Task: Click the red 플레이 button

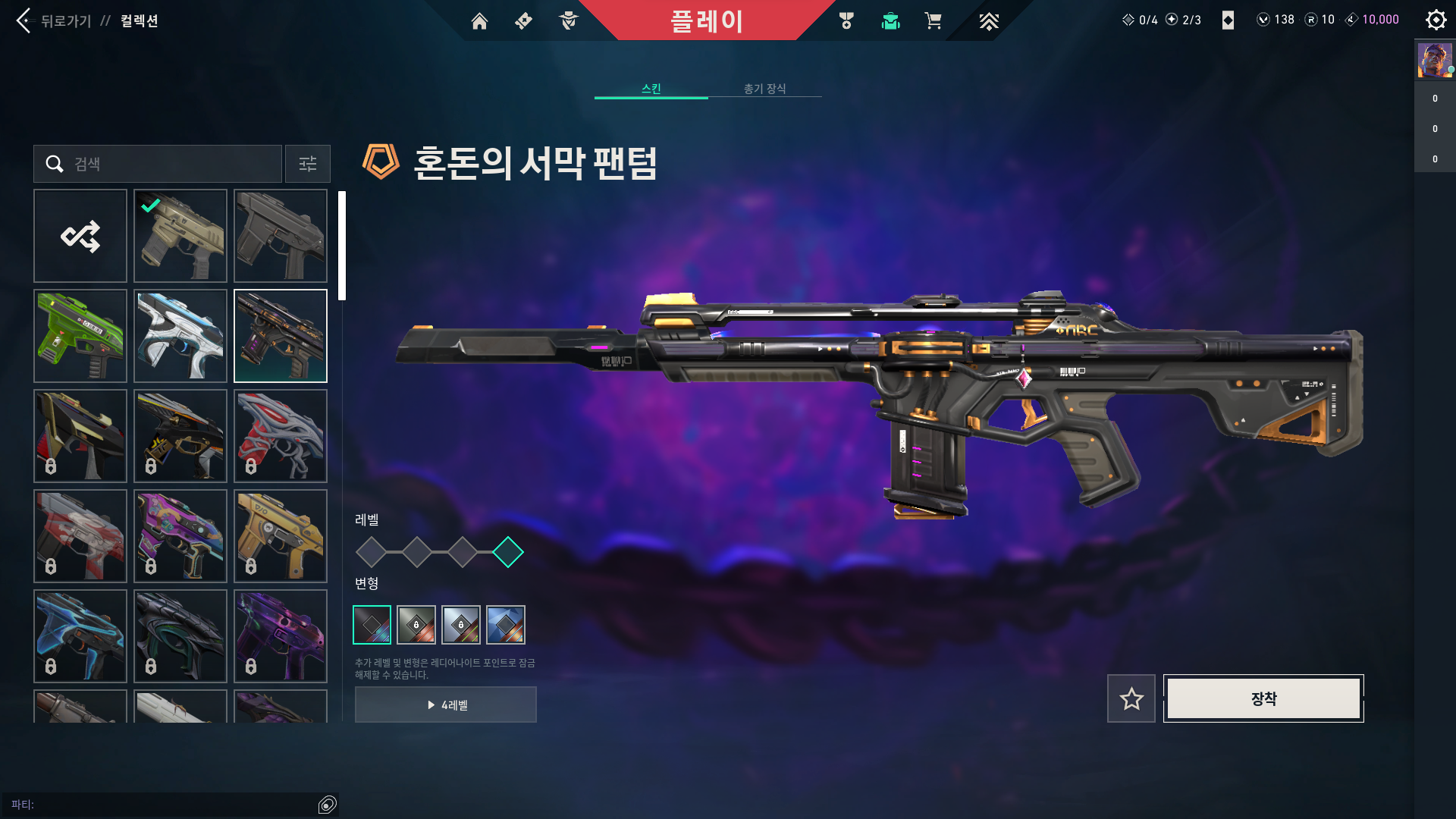Action: (706, 20)
